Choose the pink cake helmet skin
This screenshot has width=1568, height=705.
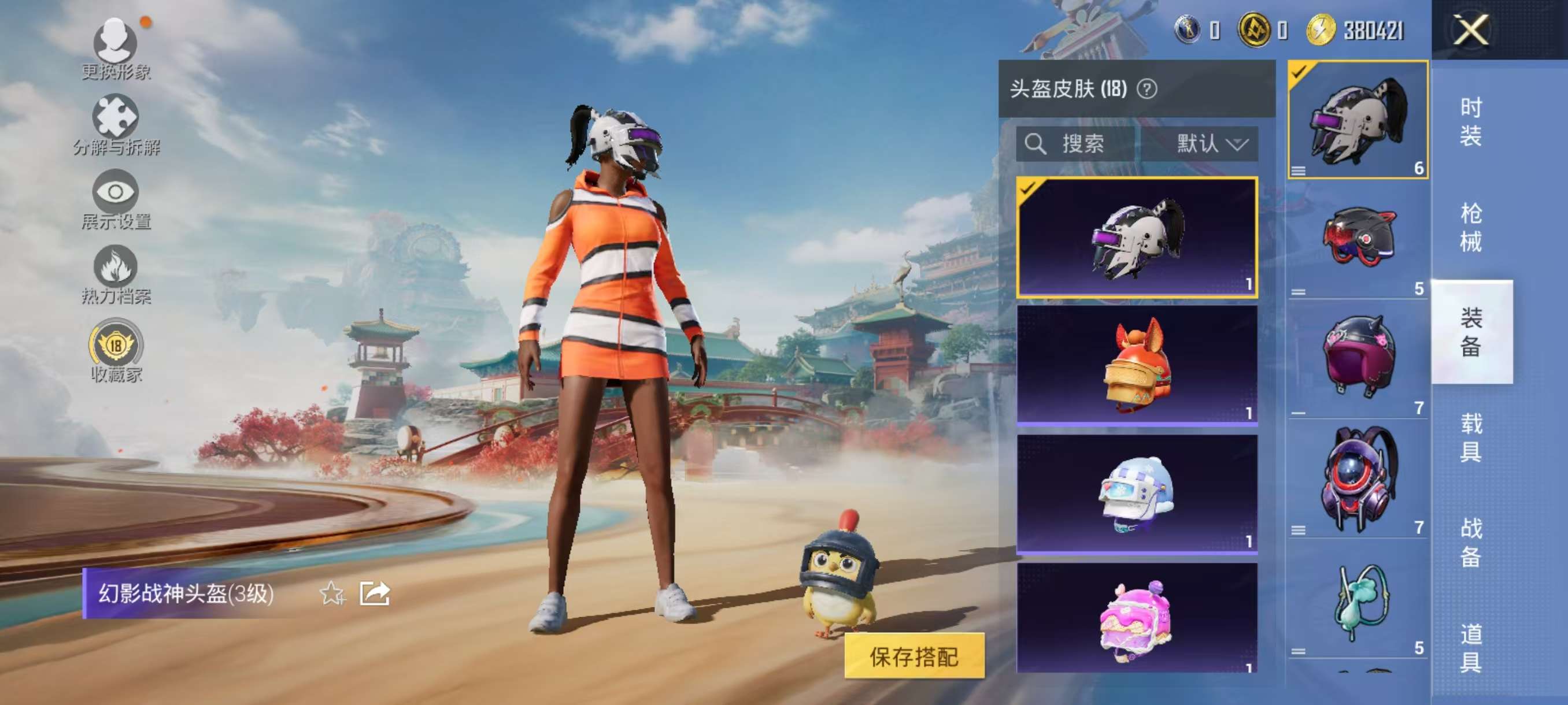(1137, 617)
